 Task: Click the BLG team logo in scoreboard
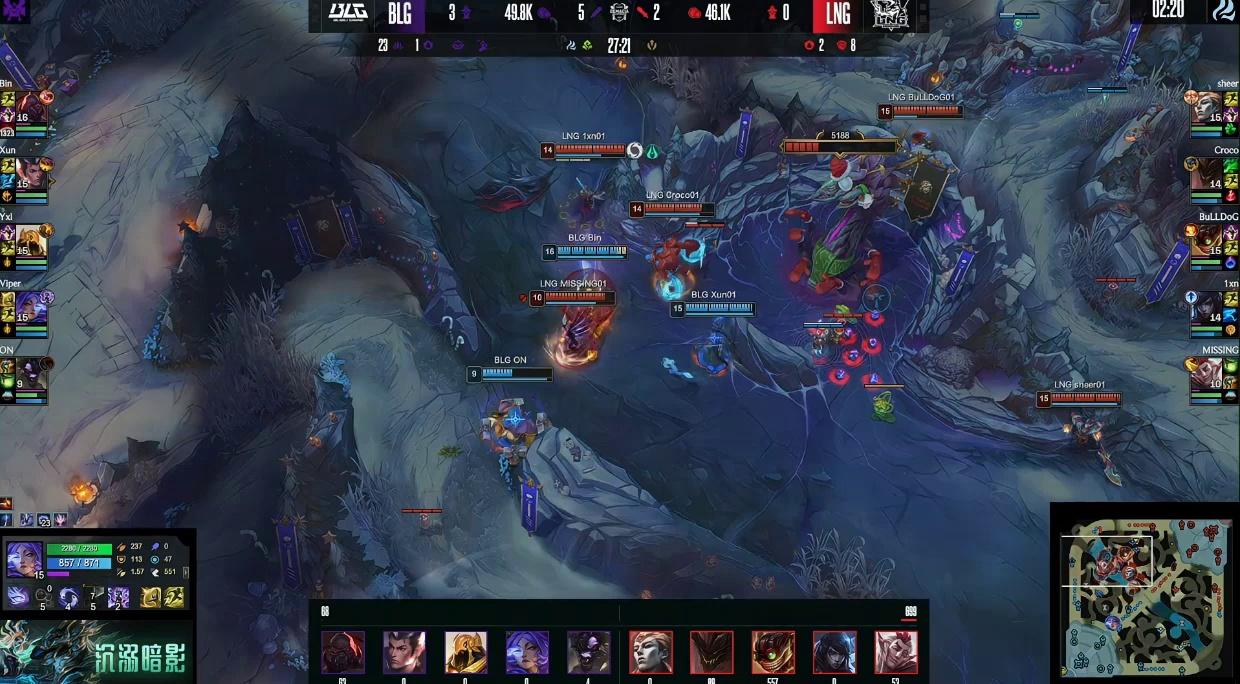point(348,14)
